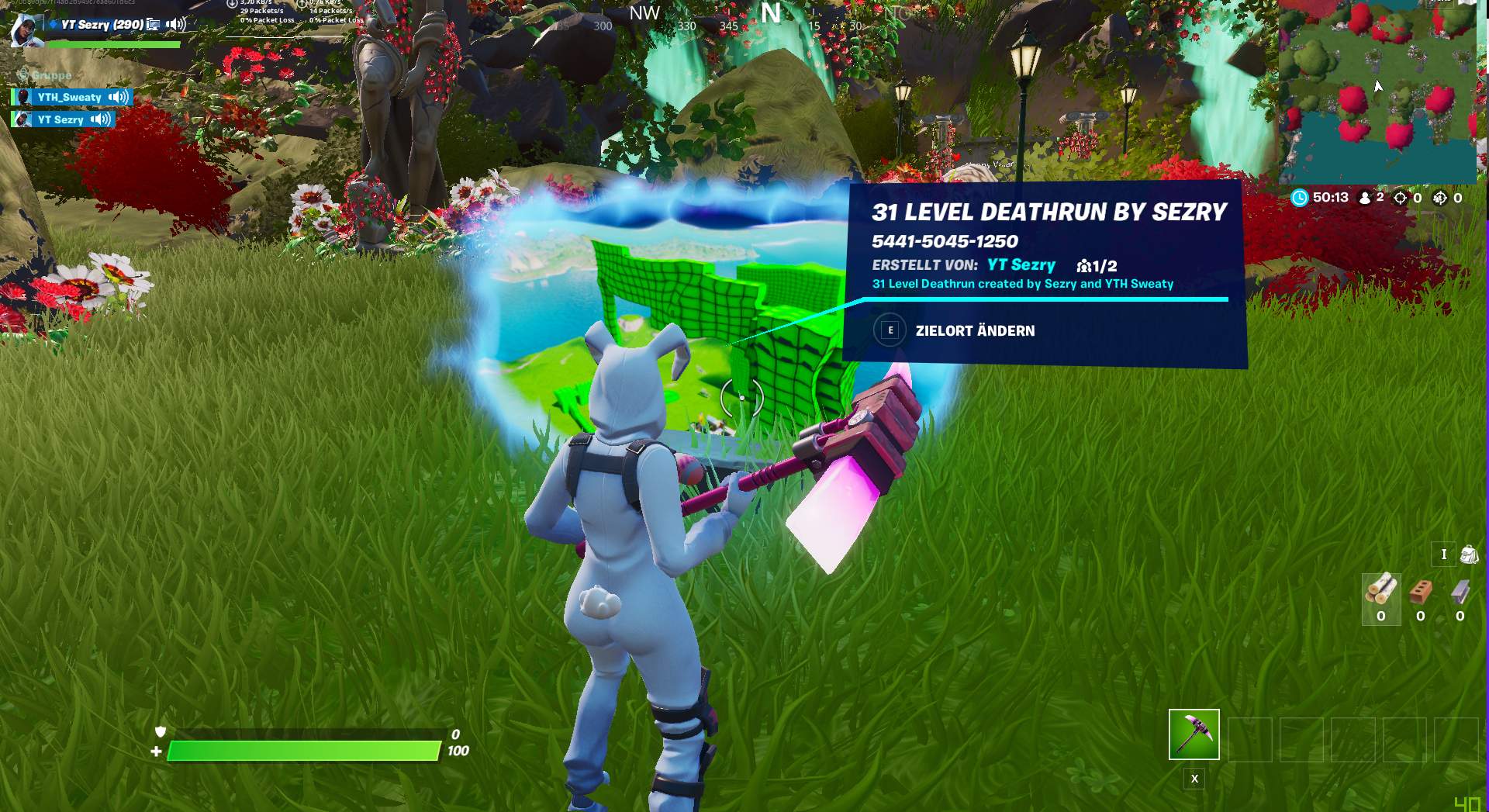Mute YT Sezry in the Gruppe list
1489x812 pixels.
click(x=99, y=119)
